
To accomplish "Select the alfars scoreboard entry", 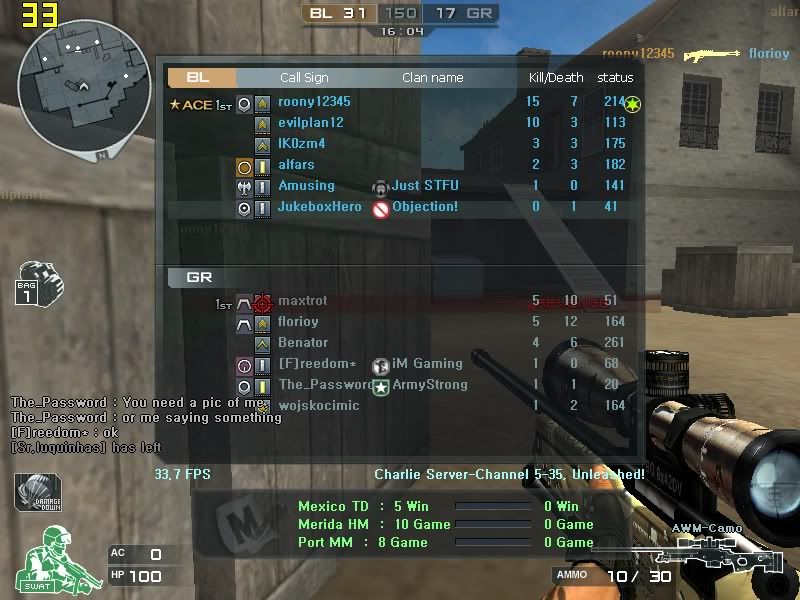I will pos(296,165).
